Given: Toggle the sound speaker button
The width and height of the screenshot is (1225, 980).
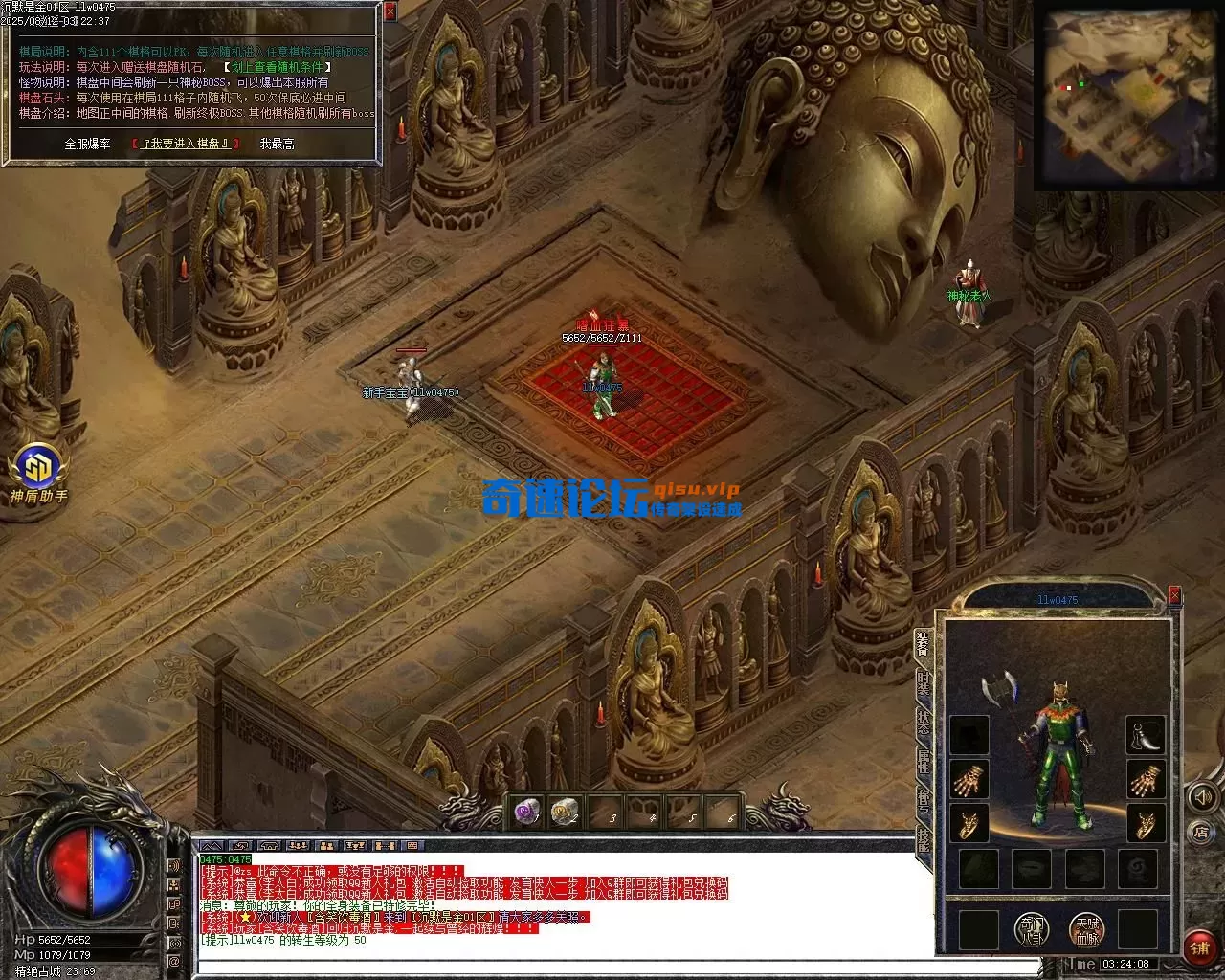Looking at the screenshot, I should coord(1200,797).
